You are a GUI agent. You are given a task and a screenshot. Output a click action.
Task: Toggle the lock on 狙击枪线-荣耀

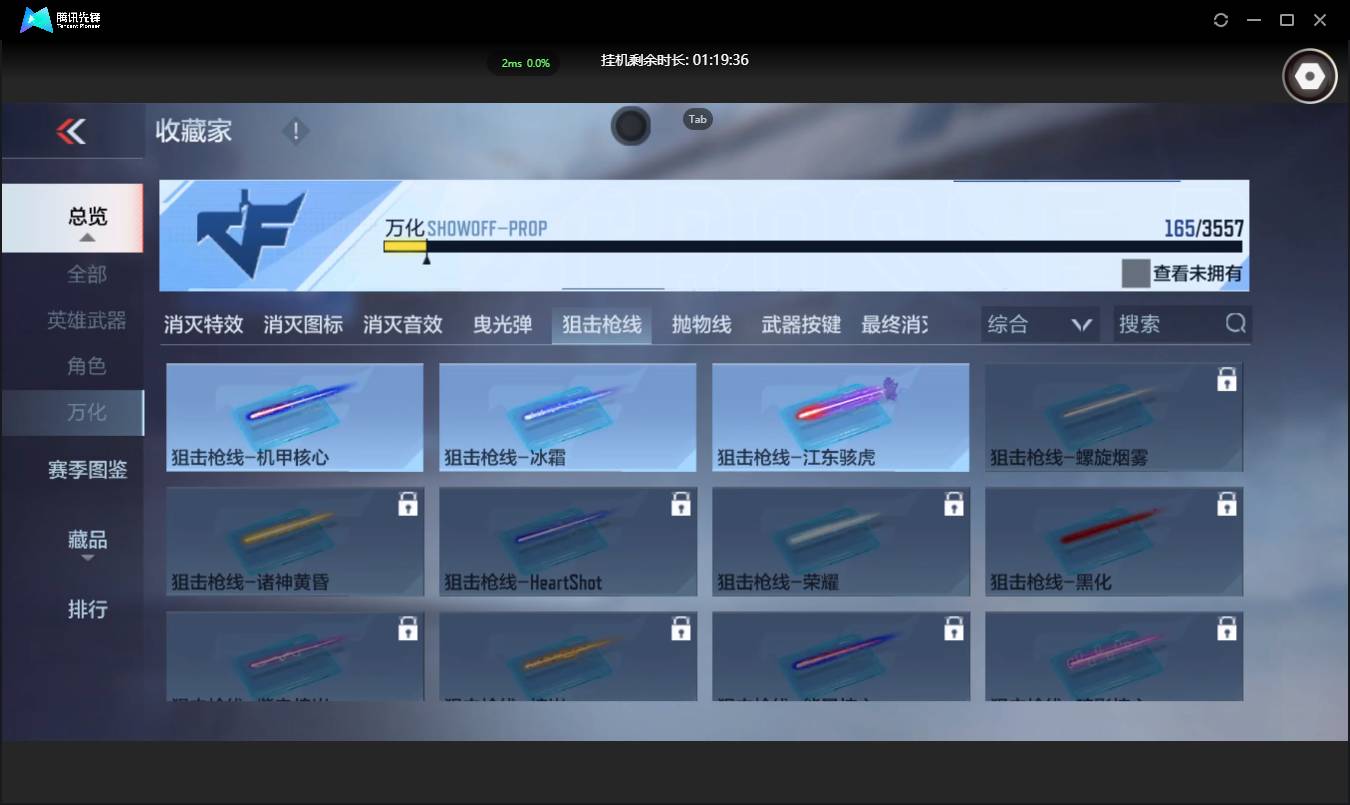pos(954,504)
